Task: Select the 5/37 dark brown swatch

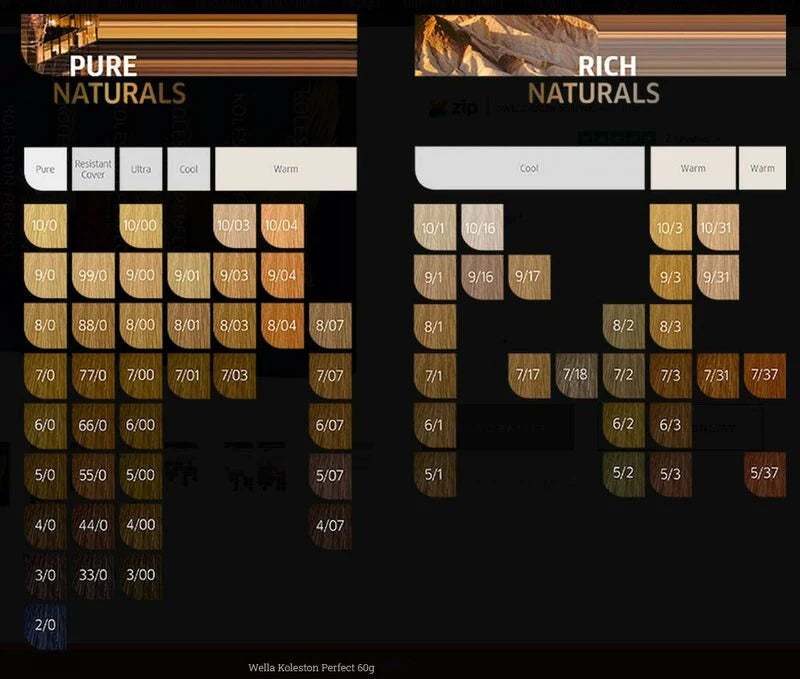Action: coord(764,473)
